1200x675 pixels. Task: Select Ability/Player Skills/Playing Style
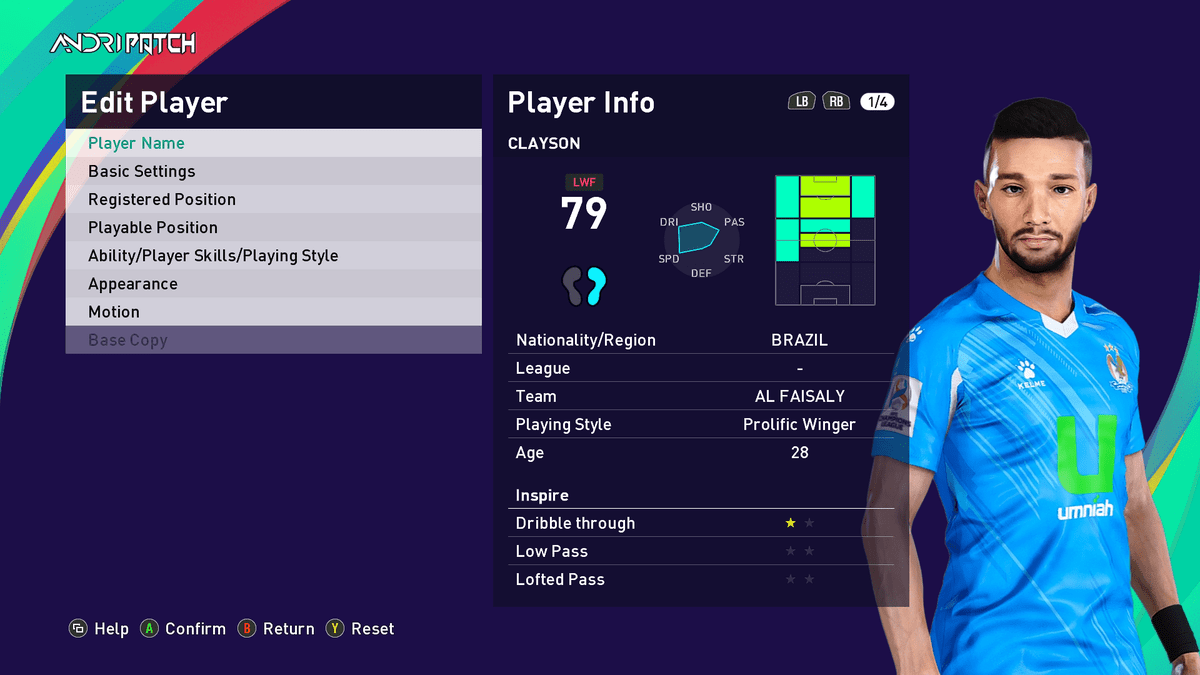tap(273, 255)
